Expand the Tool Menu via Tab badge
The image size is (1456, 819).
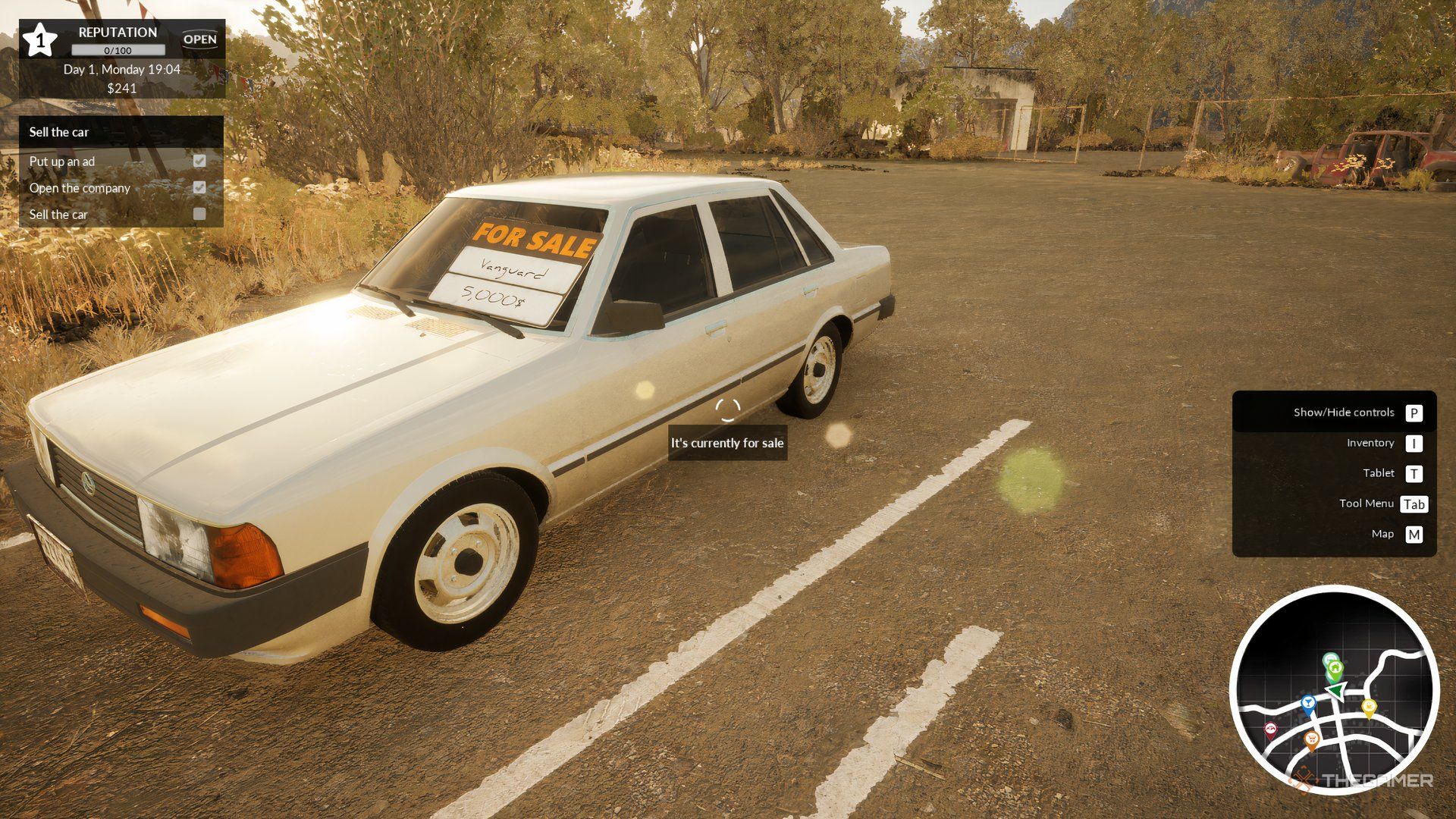[x=1414, y=504]
